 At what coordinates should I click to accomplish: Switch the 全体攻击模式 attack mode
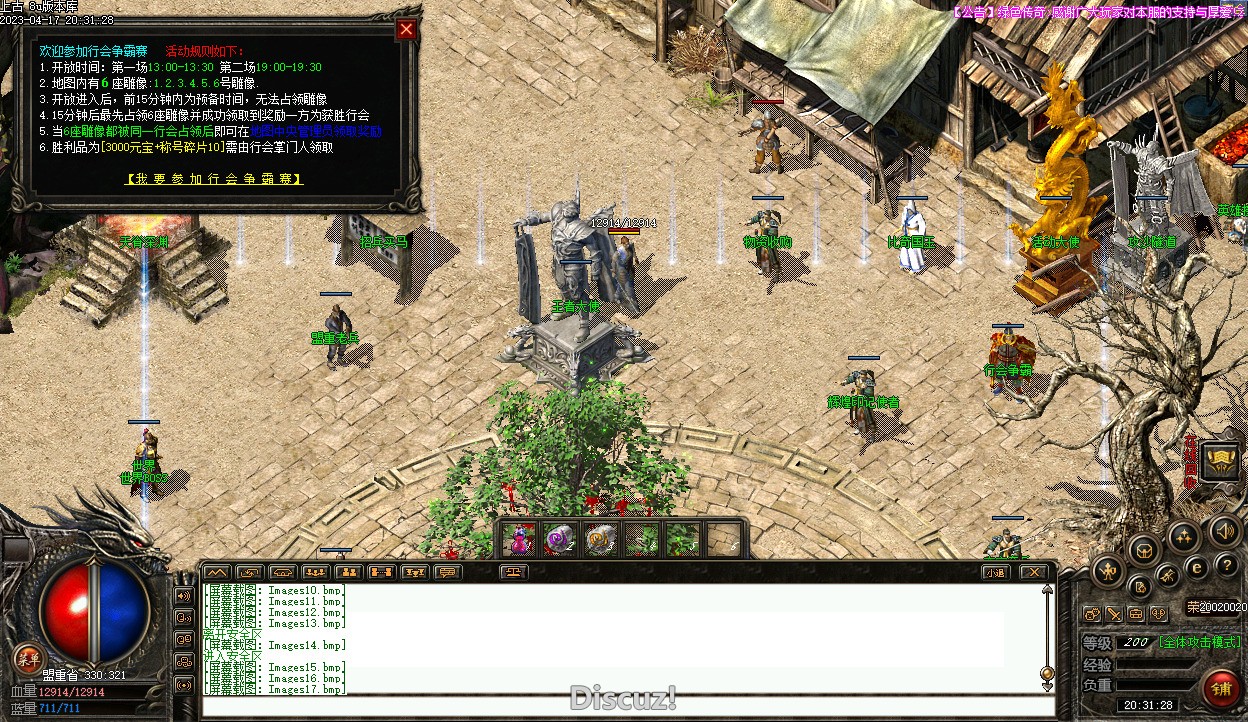click(1199, 642)
